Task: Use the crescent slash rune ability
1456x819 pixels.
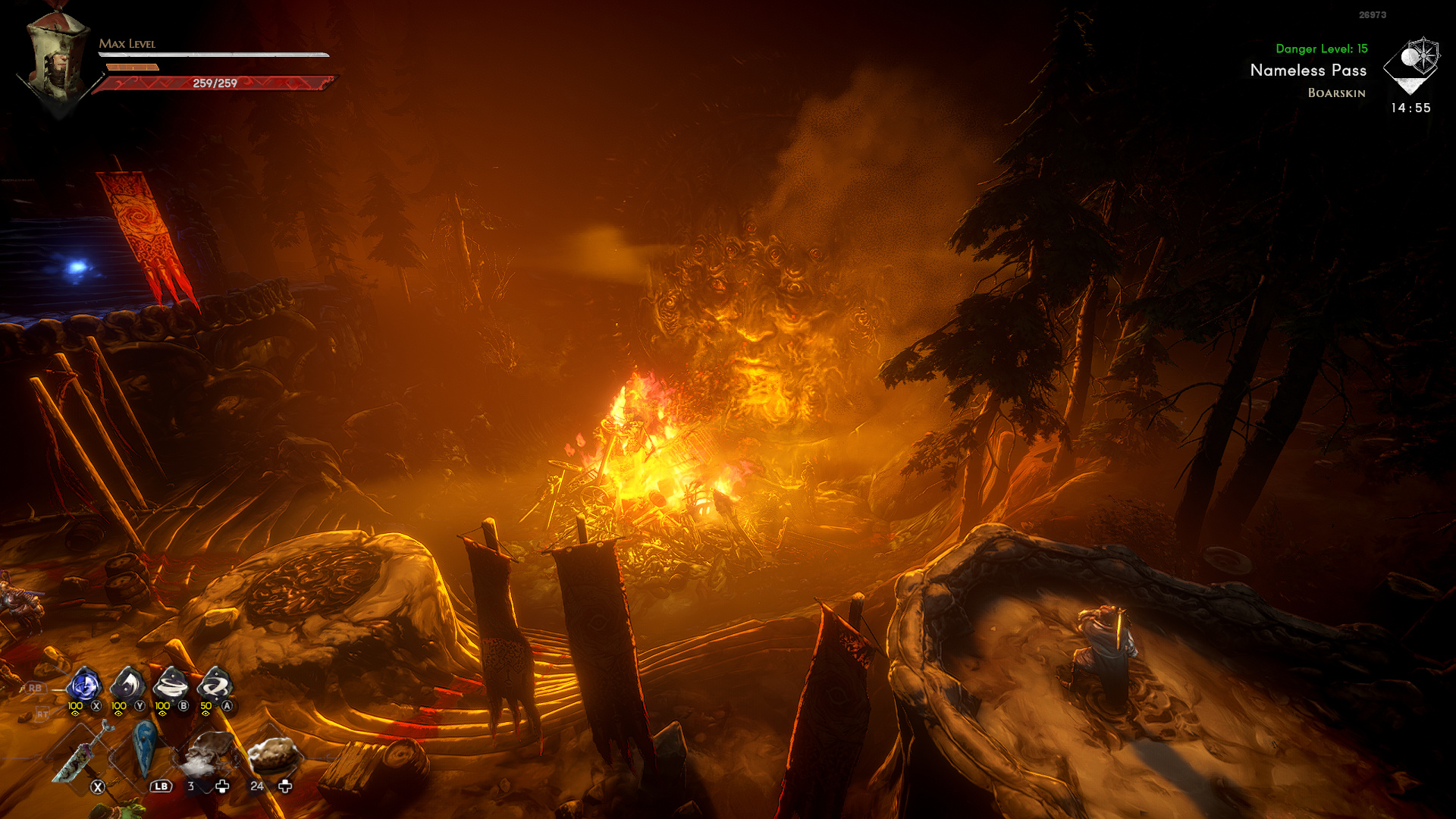Action: tap(127, 686)
